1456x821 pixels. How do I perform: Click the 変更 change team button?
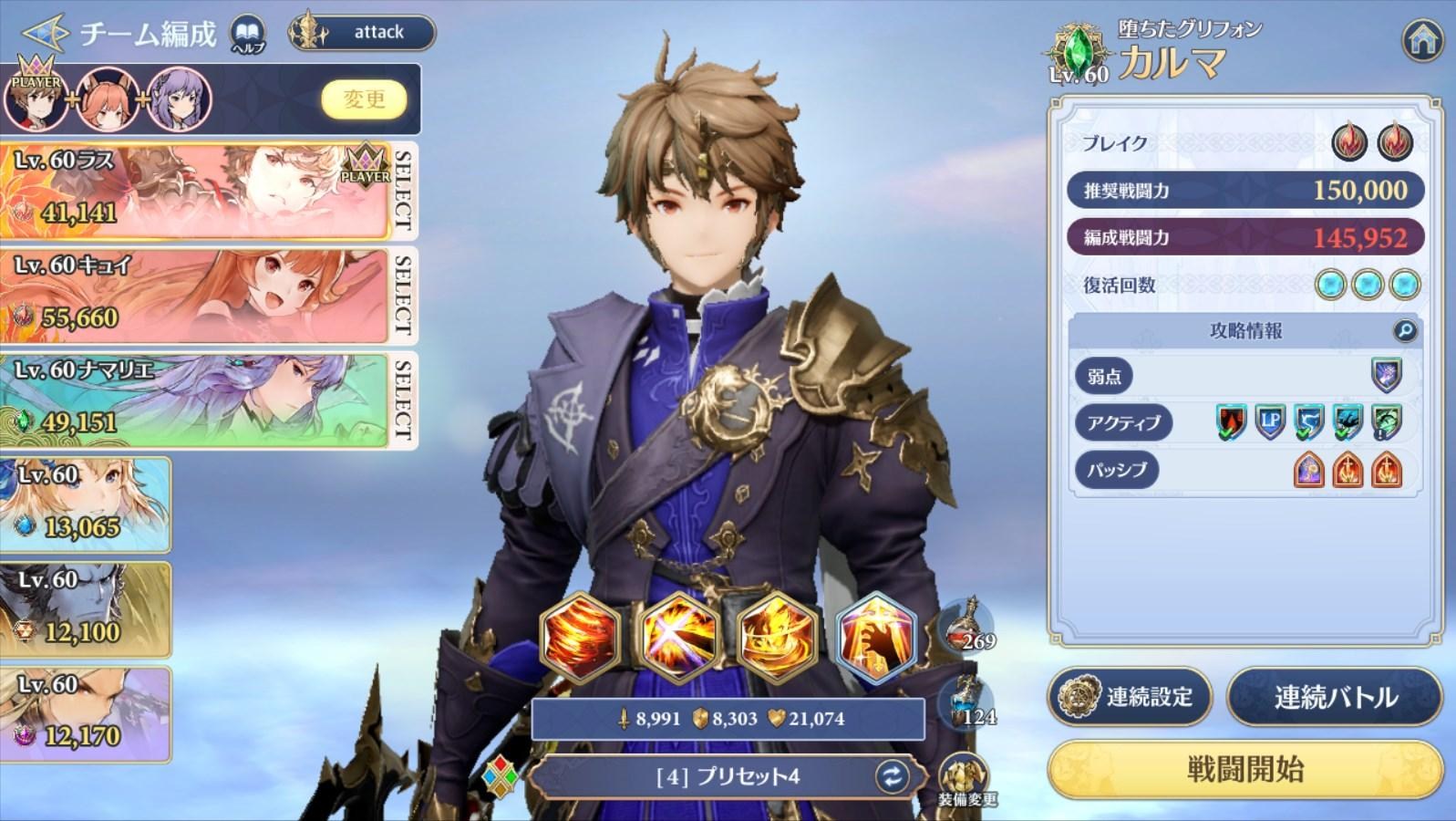click(x=364, y=99)
